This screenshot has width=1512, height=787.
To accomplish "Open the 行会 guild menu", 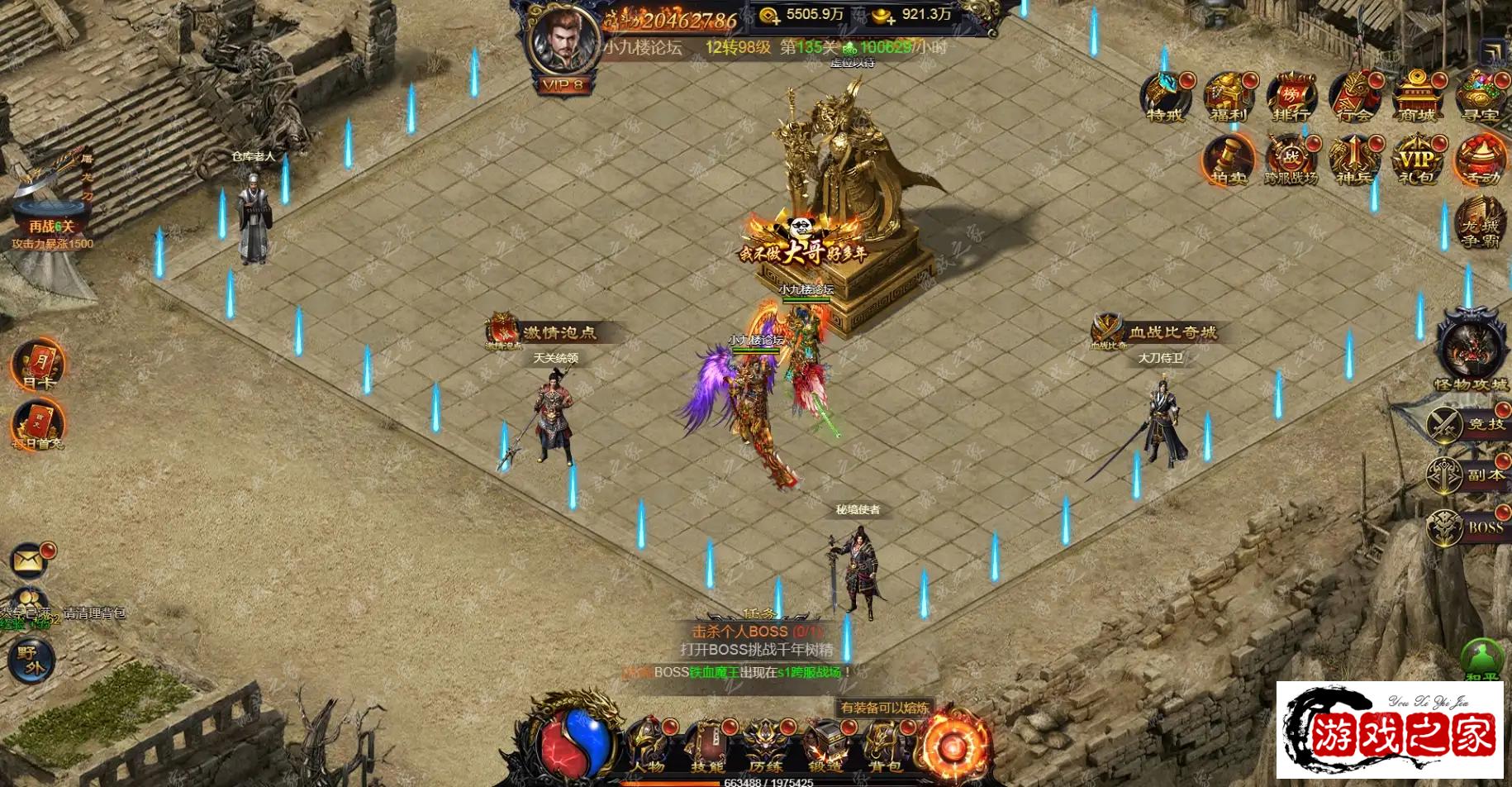I will click(x=1353, y=98).
